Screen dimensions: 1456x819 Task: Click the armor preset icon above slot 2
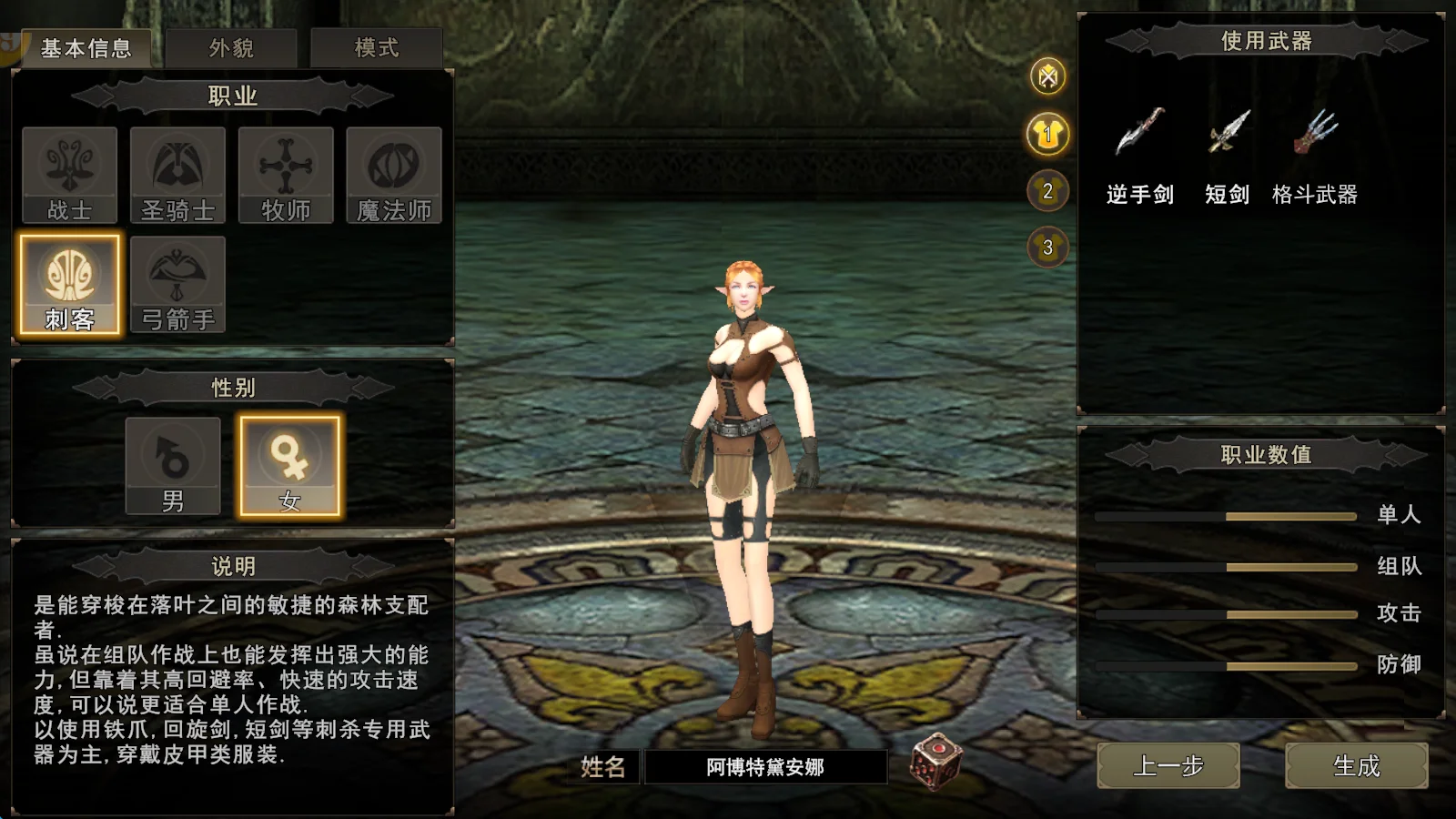point(1046,135)
